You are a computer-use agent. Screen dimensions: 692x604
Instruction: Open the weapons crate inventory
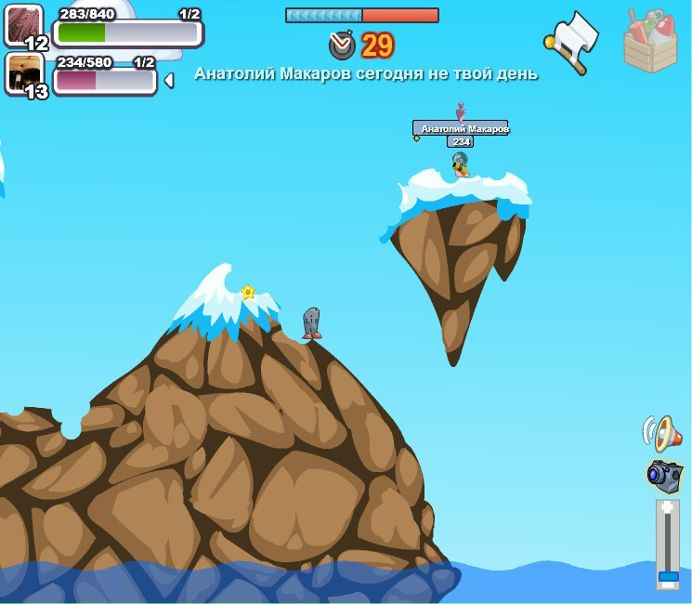tap(650, 42)
